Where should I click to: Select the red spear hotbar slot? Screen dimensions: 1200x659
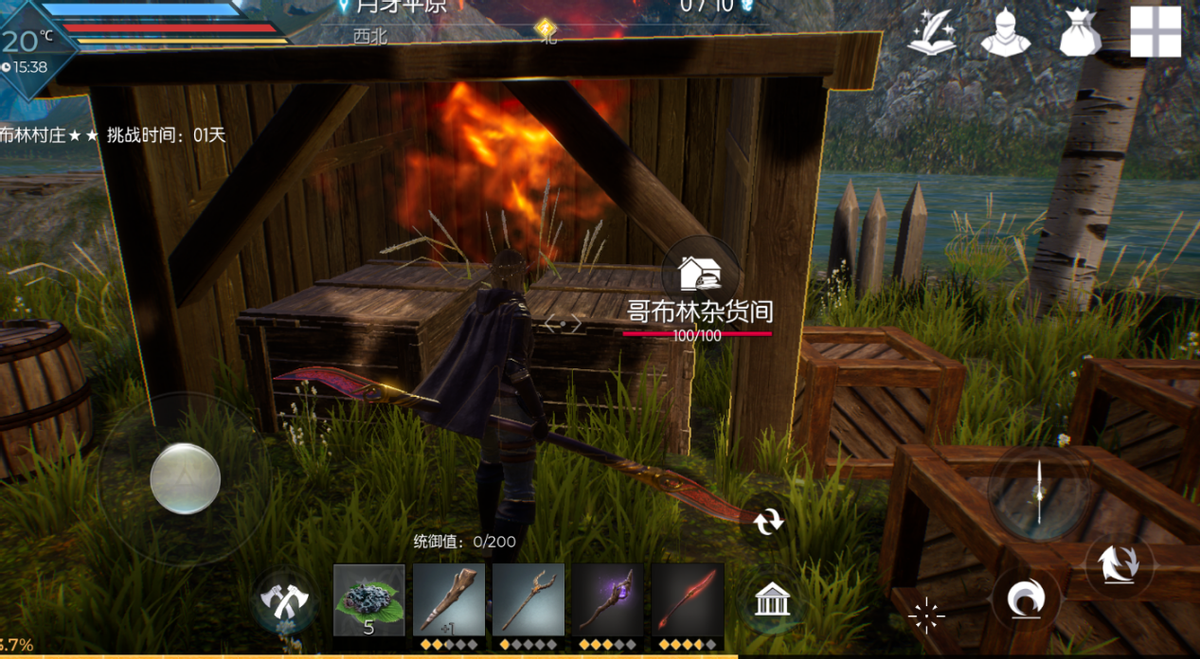pyautogui.click(x=687, y=600)
